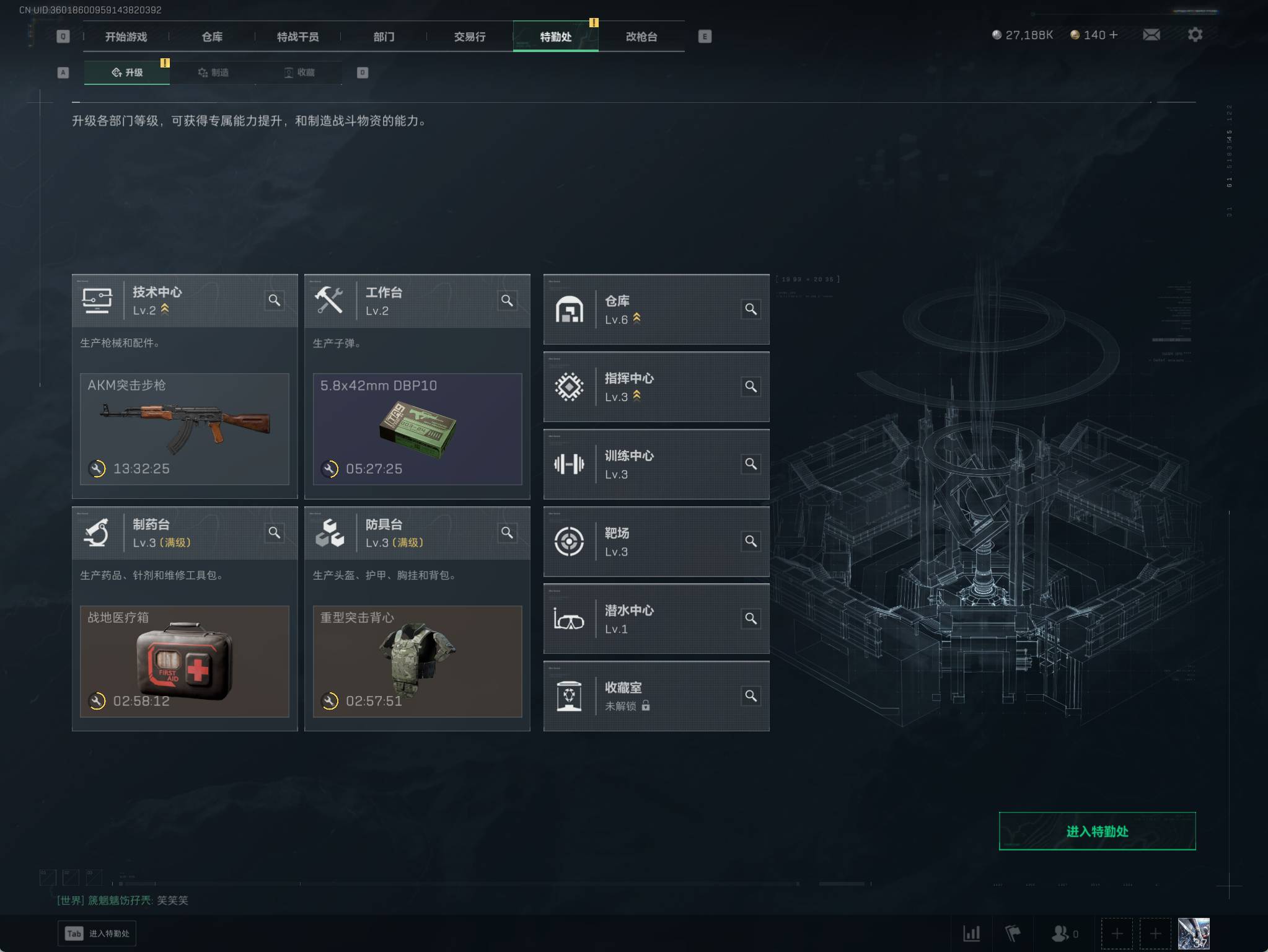Open the mail envelope icon

(x=1151, y=35)
